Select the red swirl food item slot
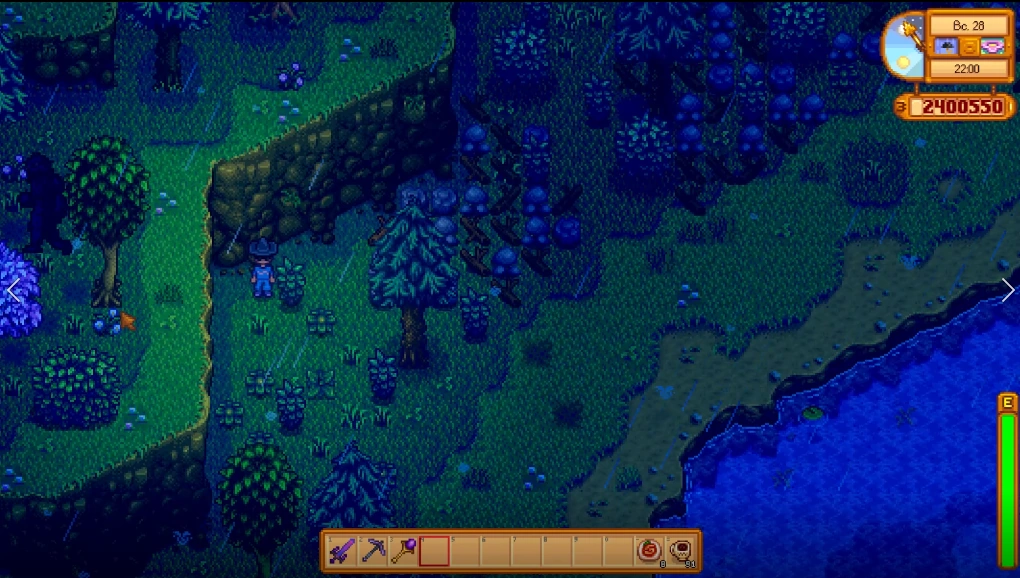 651,551
